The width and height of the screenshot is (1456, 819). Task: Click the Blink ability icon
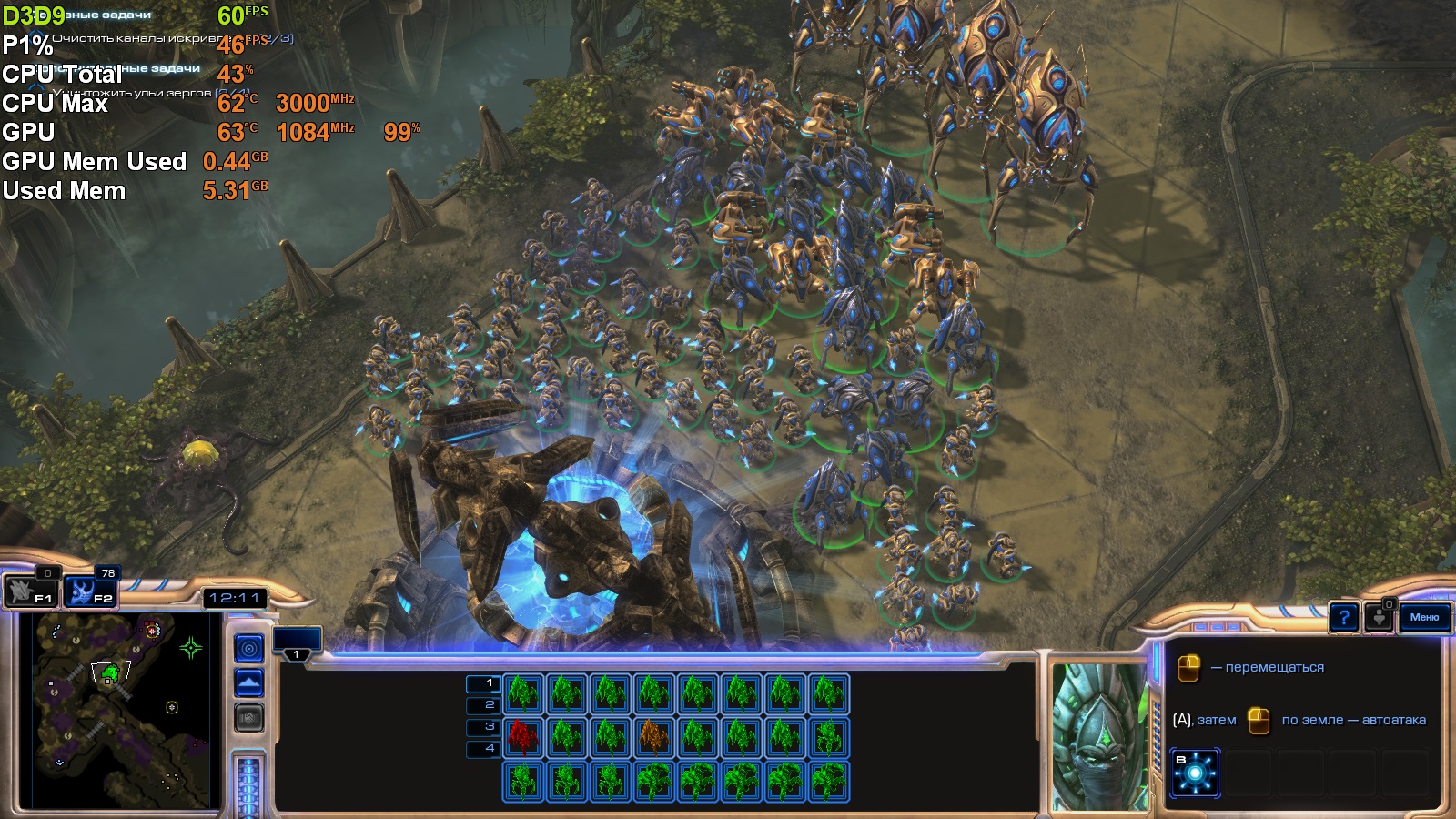[x=1195, y=773]
